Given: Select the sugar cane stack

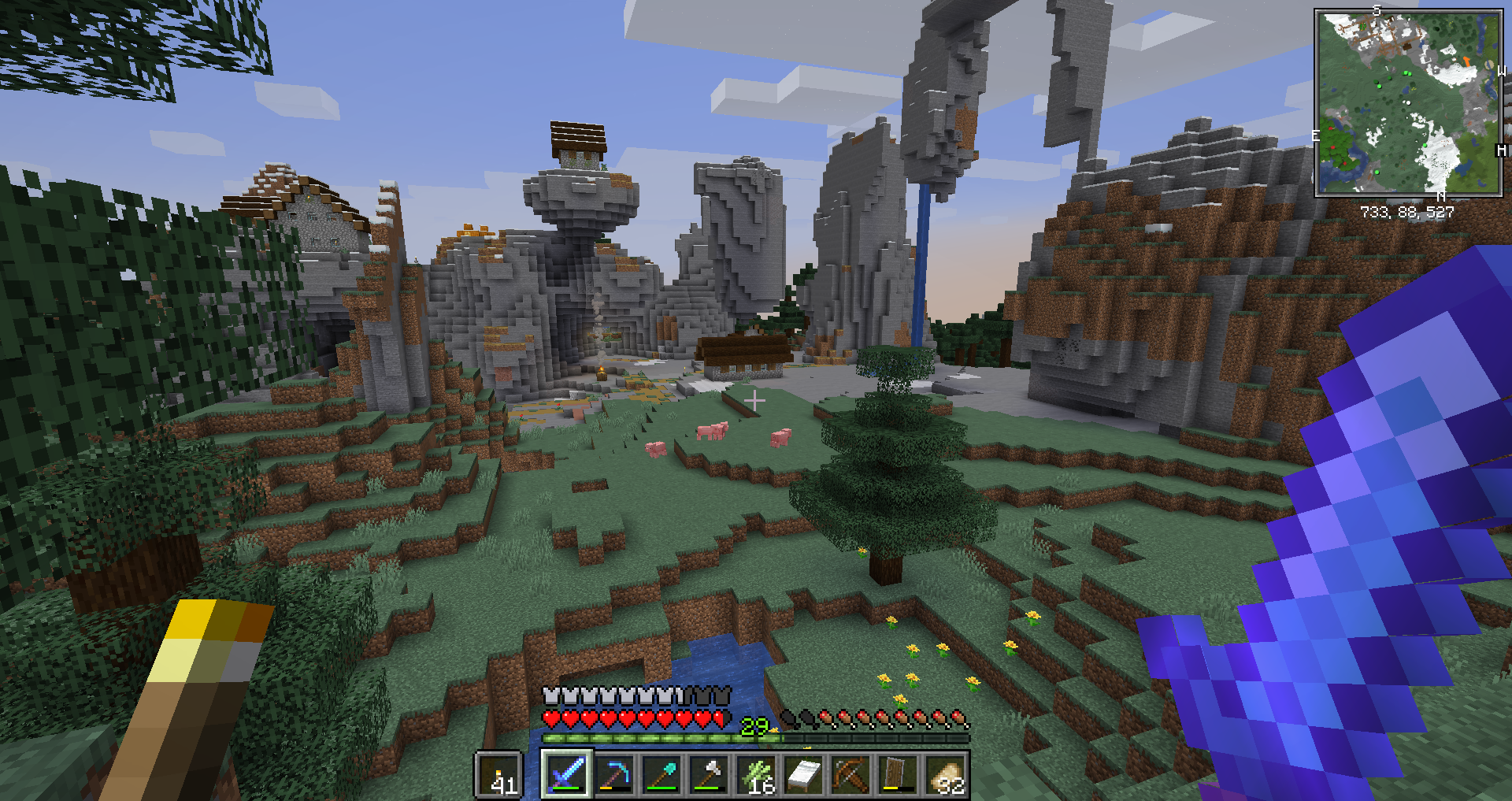Looking at the screenshot, I should click(756, 774).
